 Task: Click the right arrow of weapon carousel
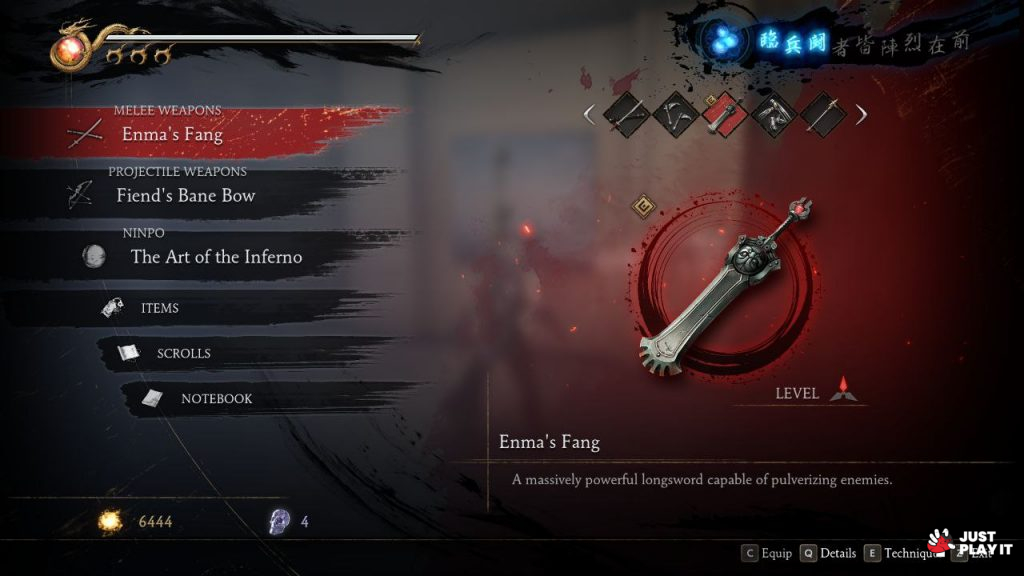tap(861, 115)
